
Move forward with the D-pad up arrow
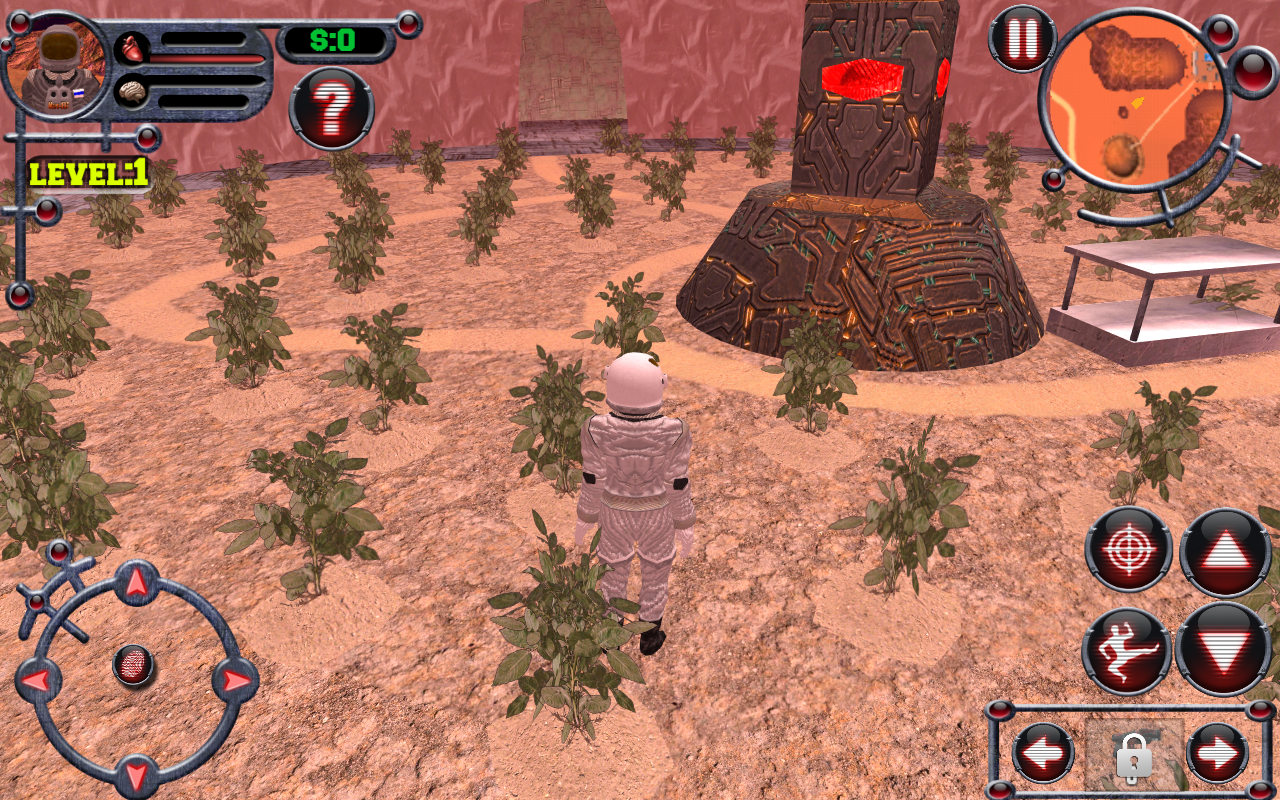click(x=137, y=581)
